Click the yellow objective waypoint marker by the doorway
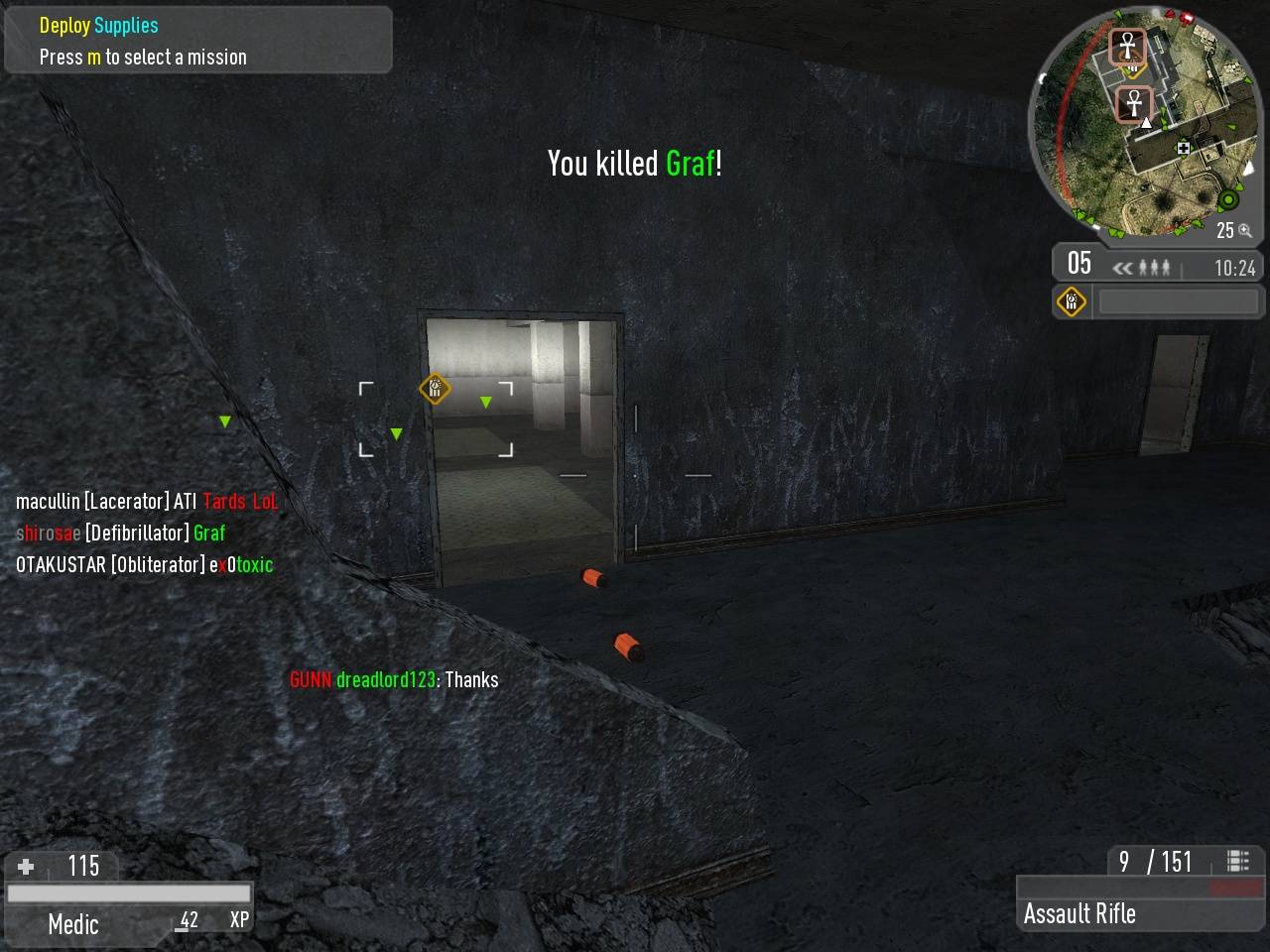The width and height of the screenshot is (1270, 952). click(x=435, y=388)
